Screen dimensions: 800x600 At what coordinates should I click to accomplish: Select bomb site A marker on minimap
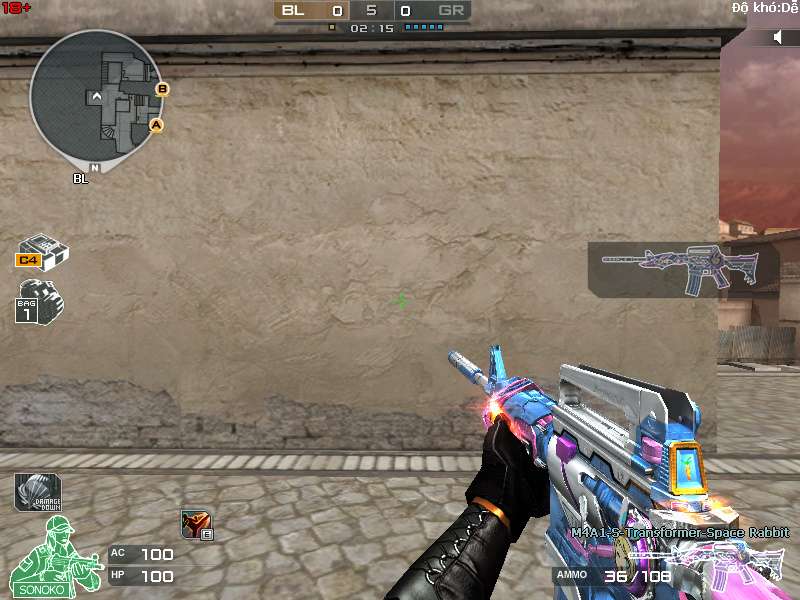(x=156, y=125)
